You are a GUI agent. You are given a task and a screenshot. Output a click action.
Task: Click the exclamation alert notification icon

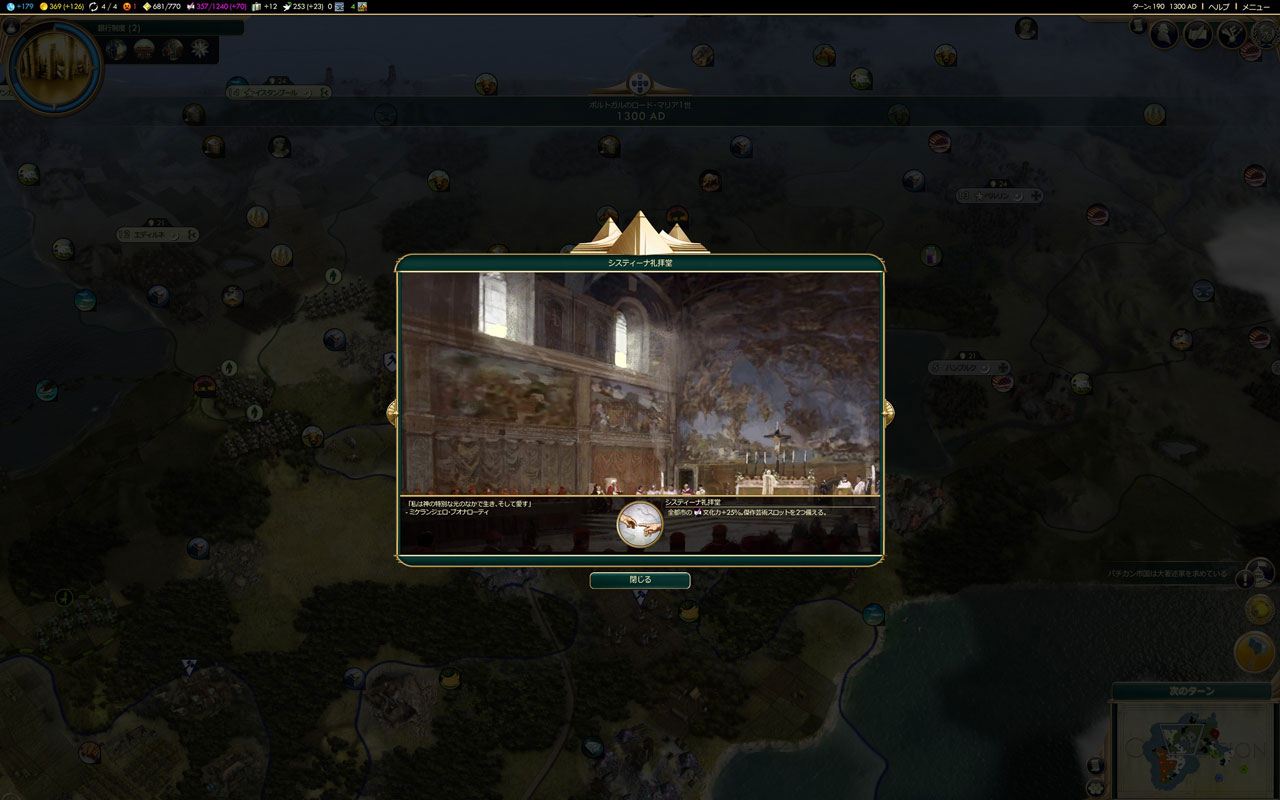click(x=1245, y=580)
